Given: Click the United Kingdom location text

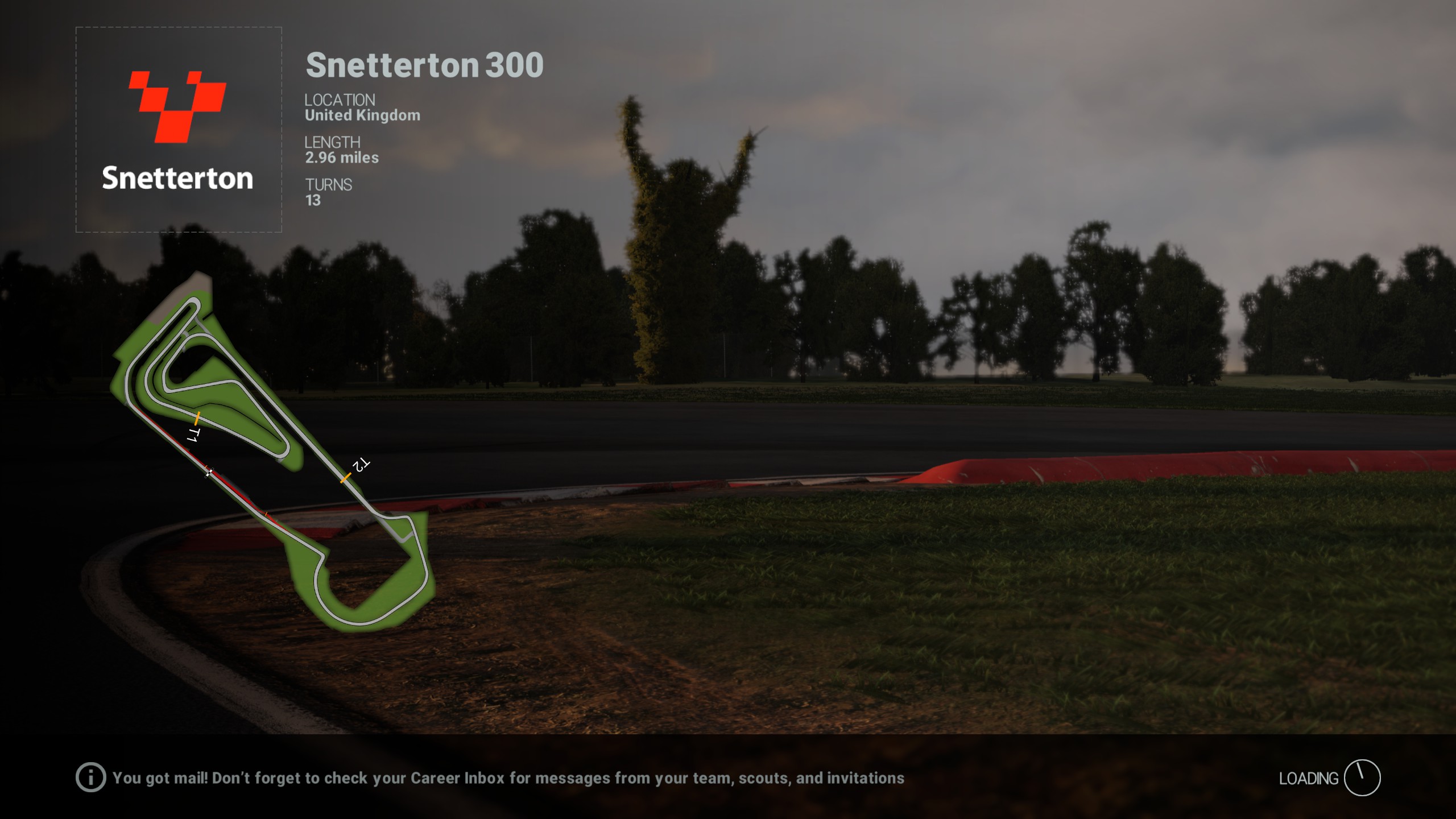Looking at the screenshot, I should (x=362, y=115).
